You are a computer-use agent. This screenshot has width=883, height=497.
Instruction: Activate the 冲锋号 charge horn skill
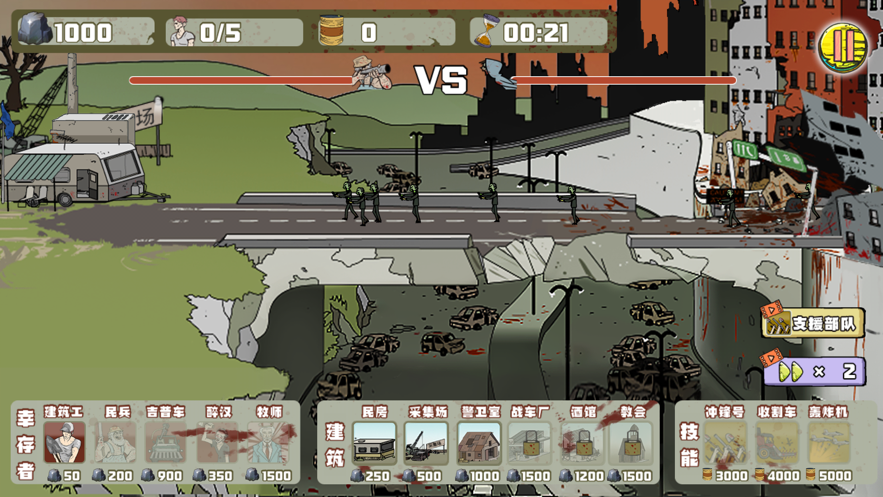pyautogui.click(x=725, y=443)
